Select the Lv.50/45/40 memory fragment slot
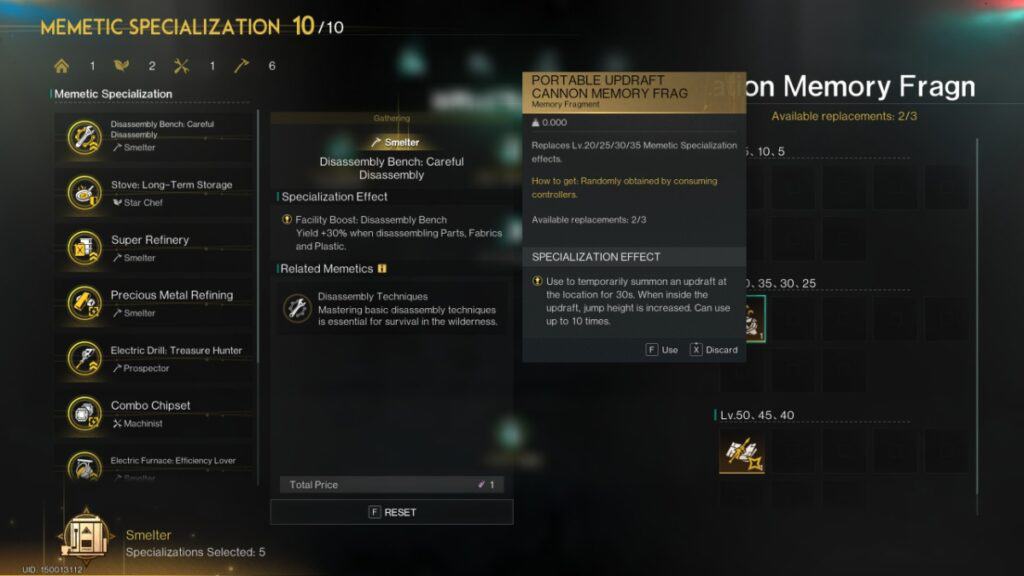The height and width of the screenshot is (576, 1024). pos(742,452)
